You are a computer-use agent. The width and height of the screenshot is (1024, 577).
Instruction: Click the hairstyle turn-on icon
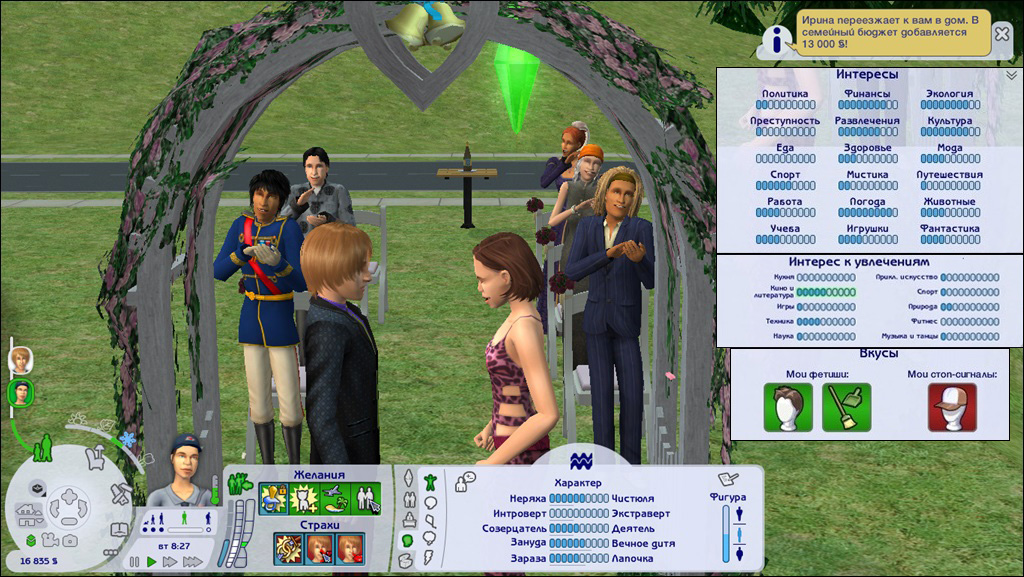(788, 407)
